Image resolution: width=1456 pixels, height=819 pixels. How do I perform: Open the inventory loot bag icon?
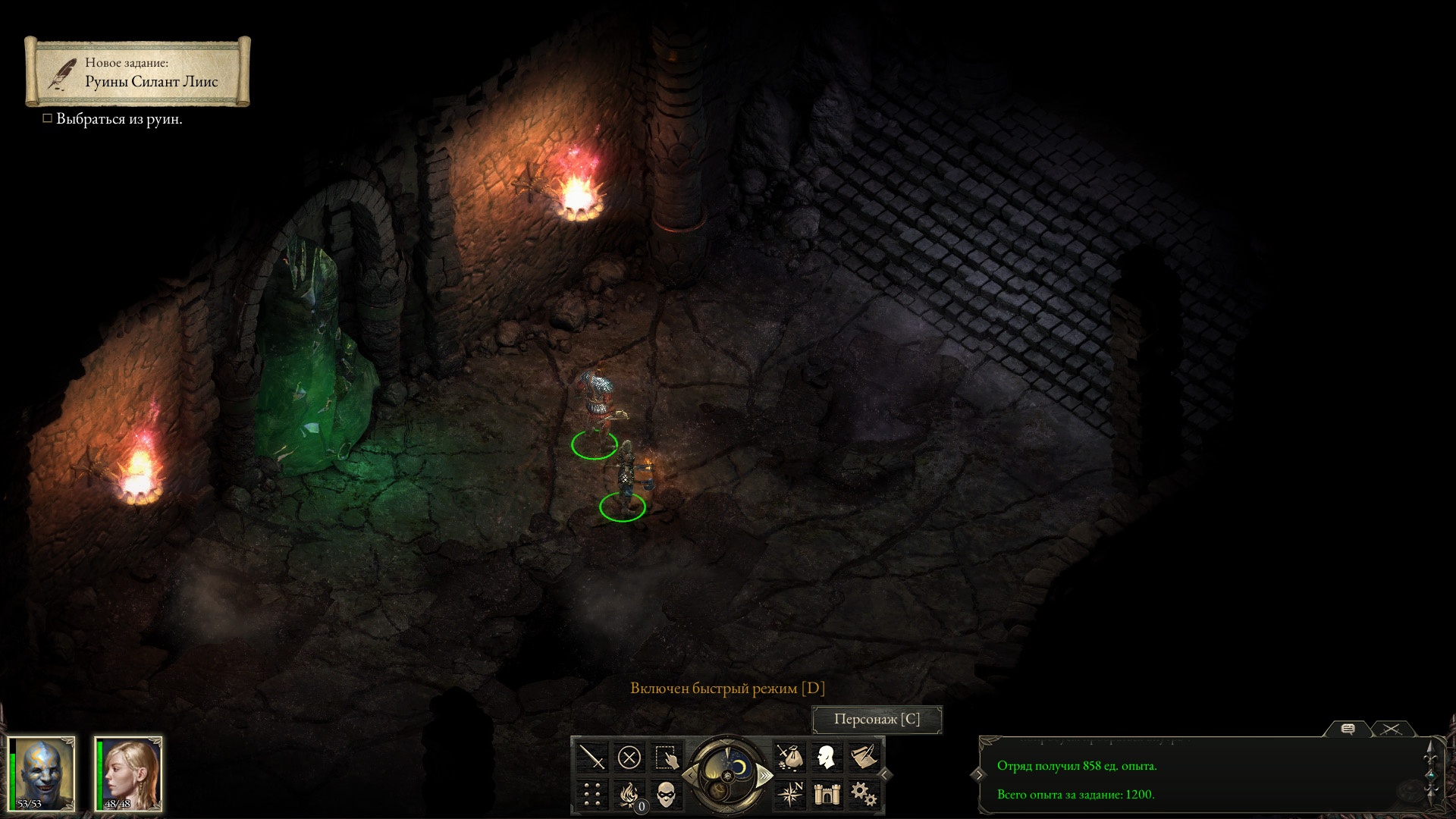(789, 757)
